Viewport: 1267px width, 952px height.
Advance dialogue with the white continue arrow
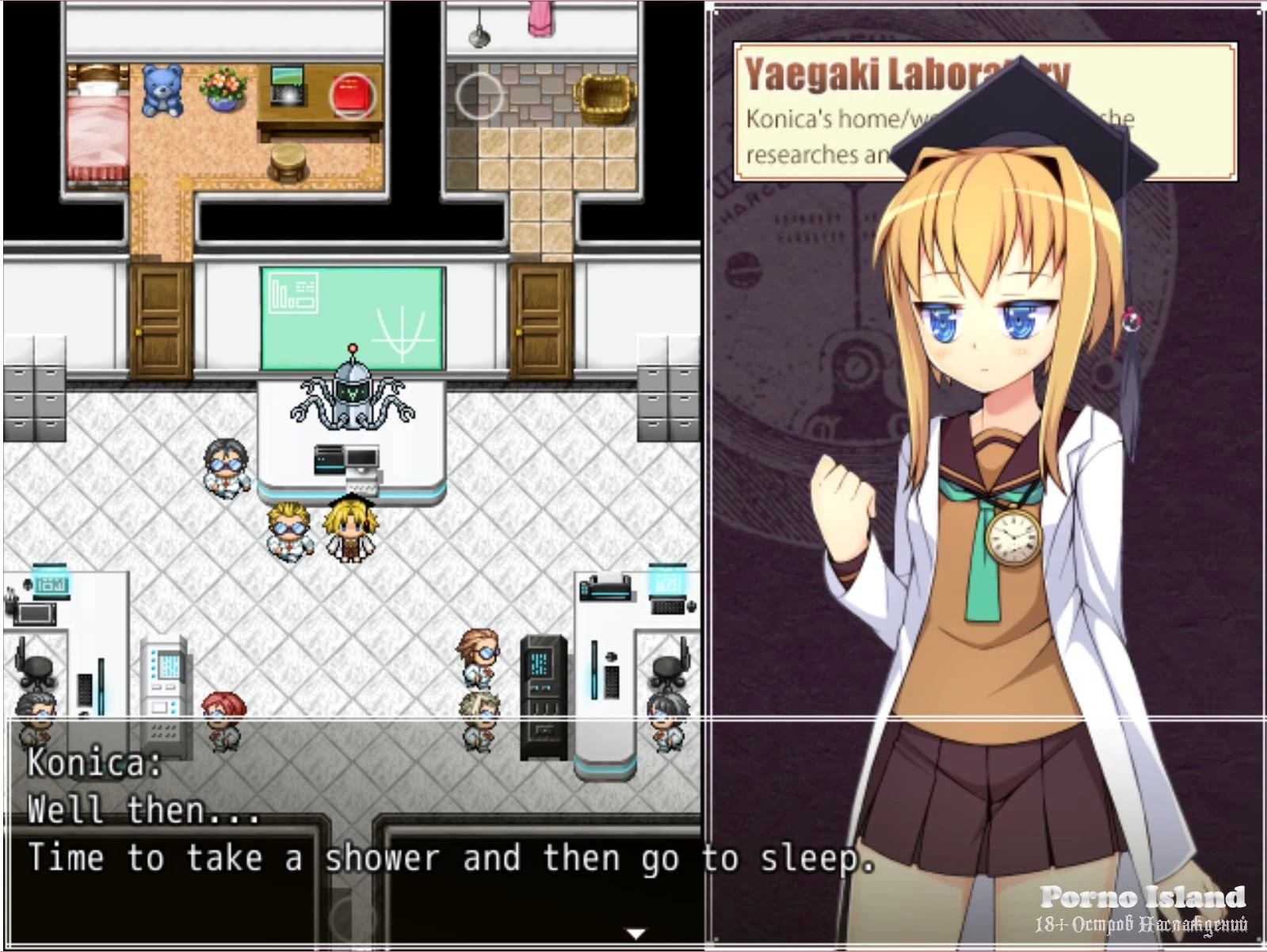coord(635,933)
